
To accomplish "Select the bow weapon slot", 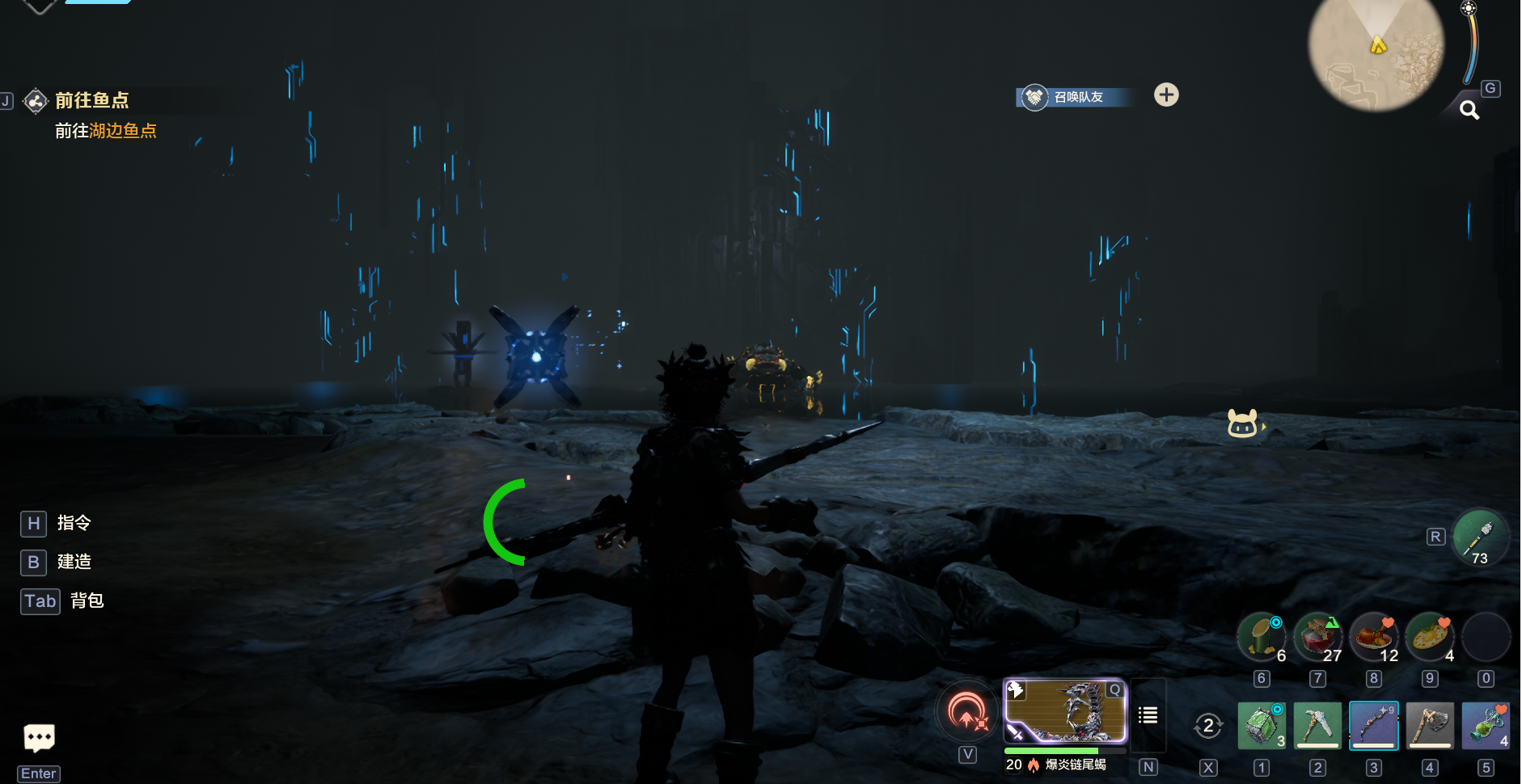I will click(1373, 725).
